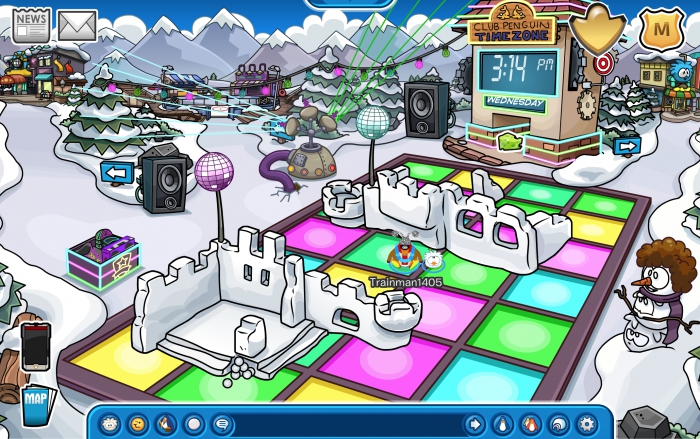Follow the right blue arrow sign
Screen dimensions: 700x439
(627, 146)
